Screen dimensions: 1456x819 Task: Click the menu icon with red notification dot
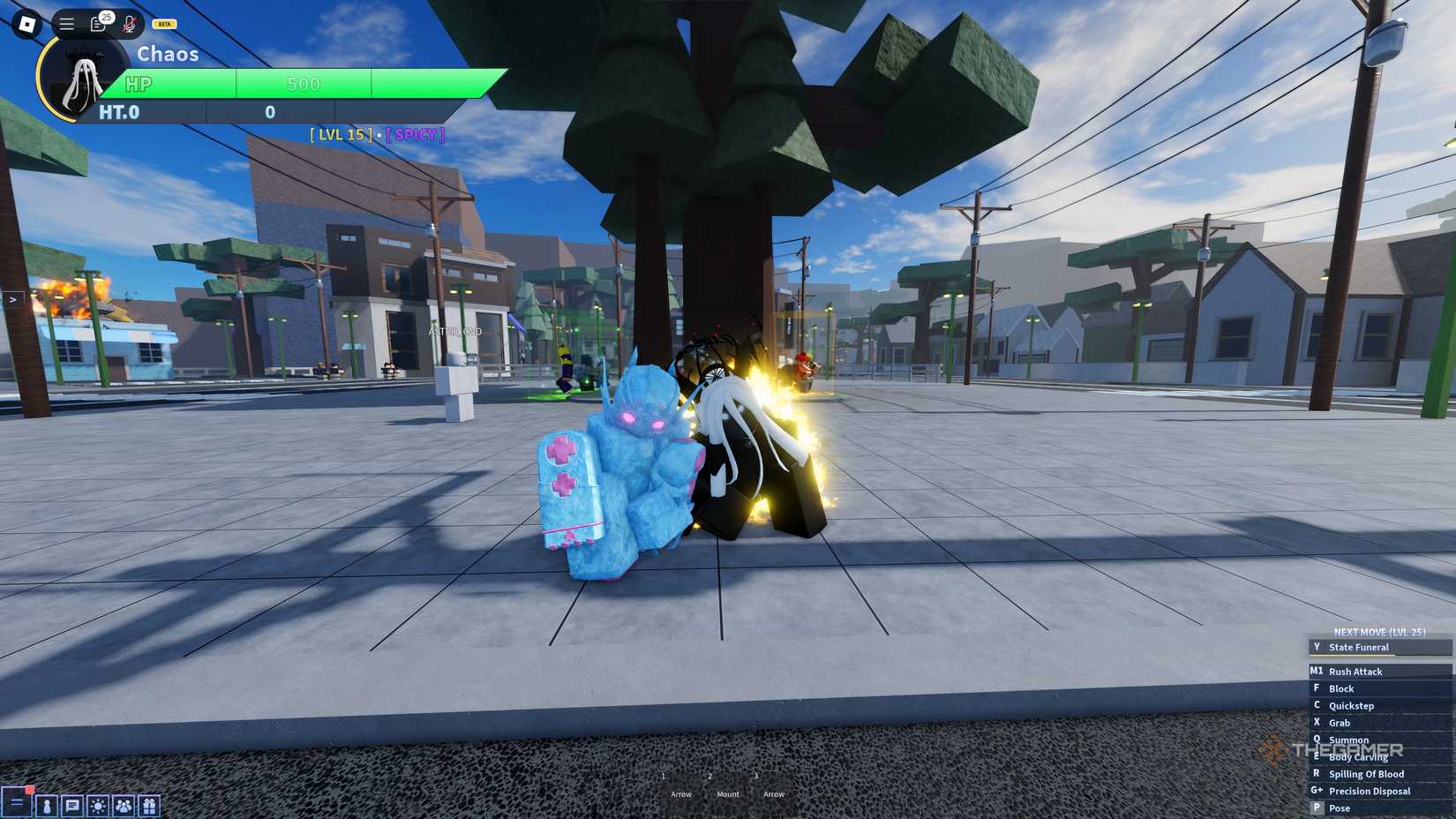(x=18, y=804)
